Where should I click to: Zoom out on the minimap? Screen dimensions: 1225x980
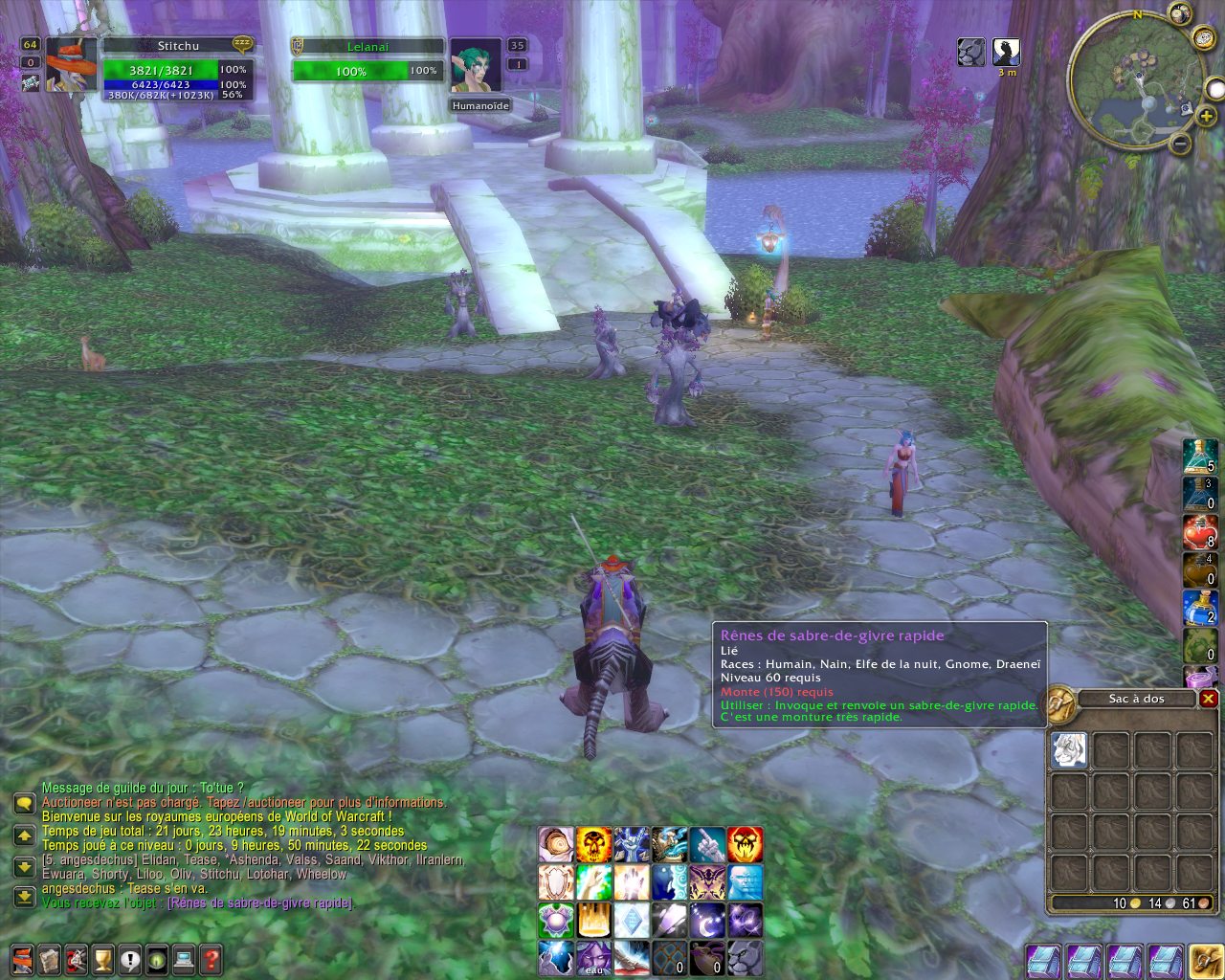coord(1181,145)
